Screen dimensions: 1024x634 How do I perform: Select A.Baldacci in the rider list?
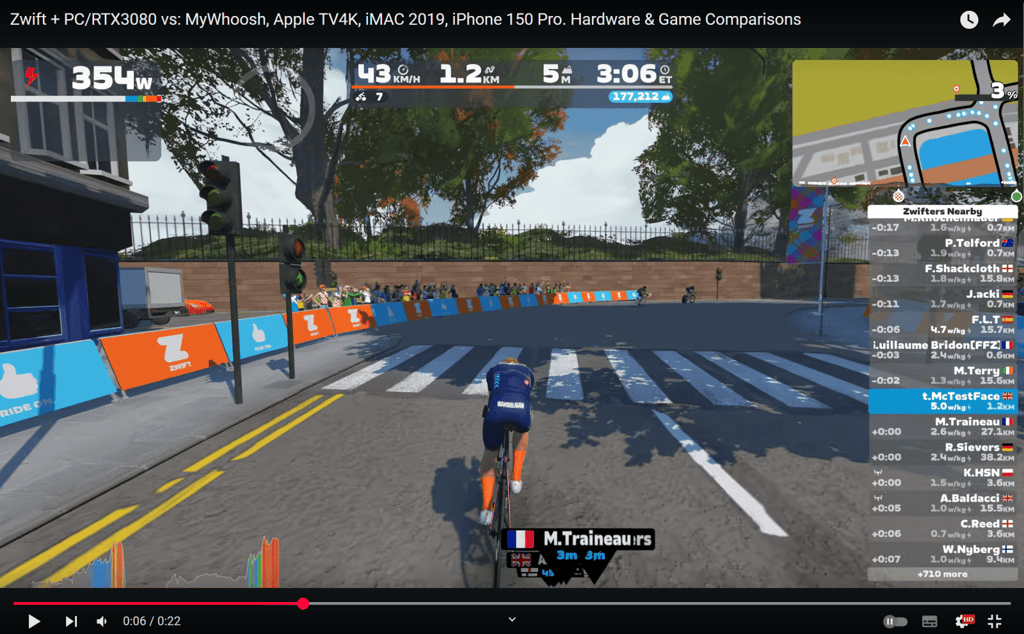[x=942, y=503]
